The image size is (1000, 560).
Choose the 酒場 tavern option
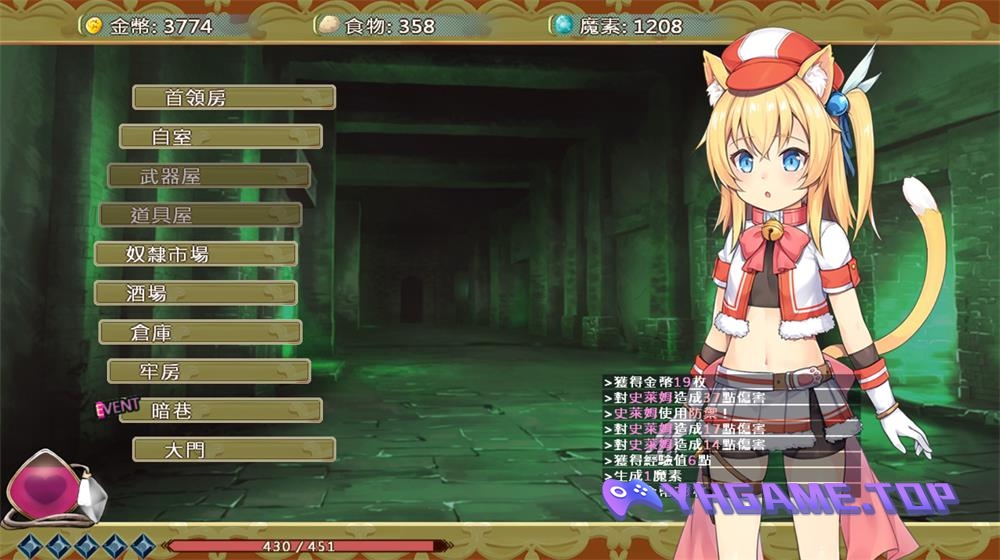tap(196, 293)
